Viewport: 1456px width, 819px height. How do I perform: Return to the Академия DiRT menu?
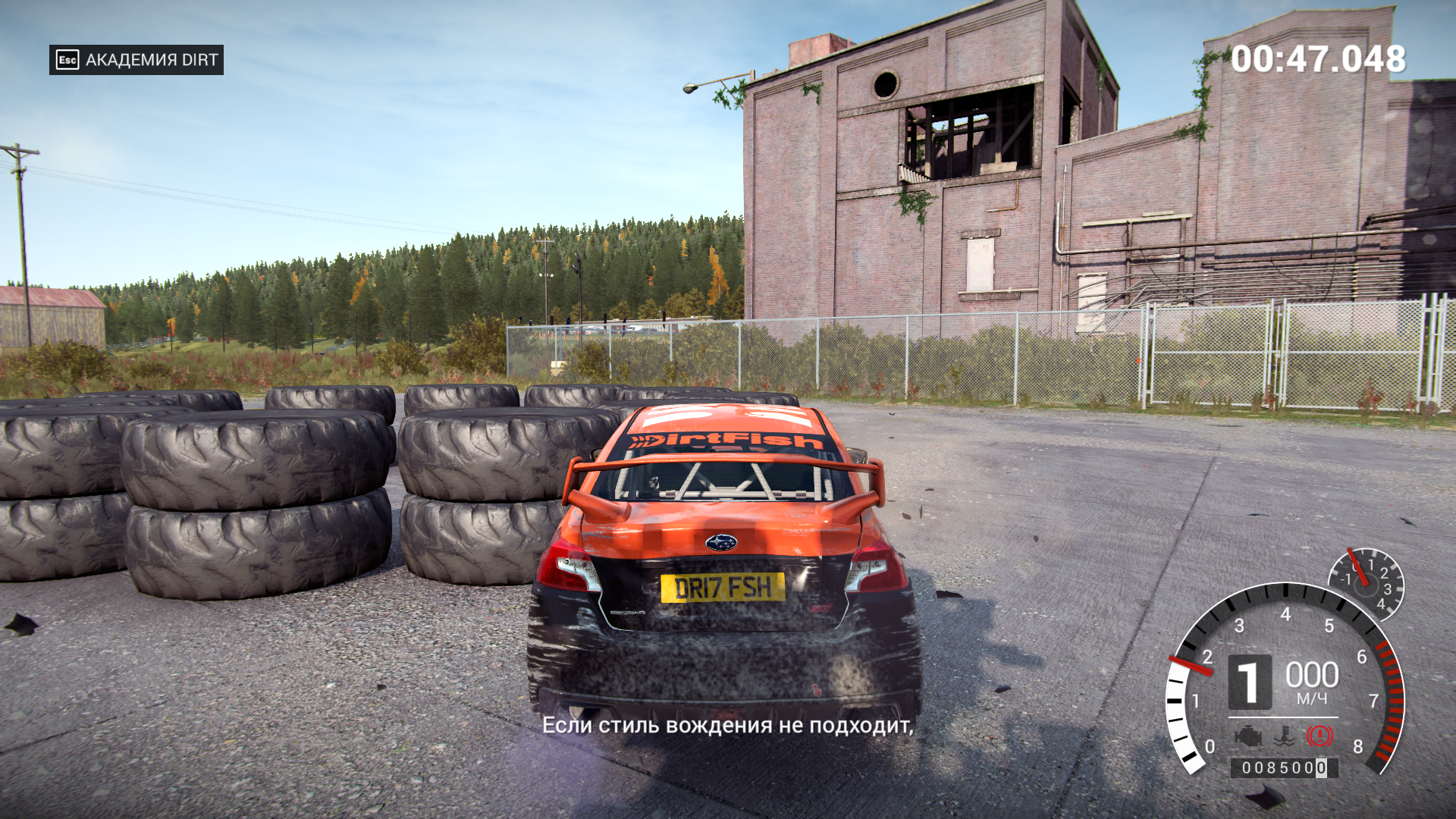coord(136,60)
